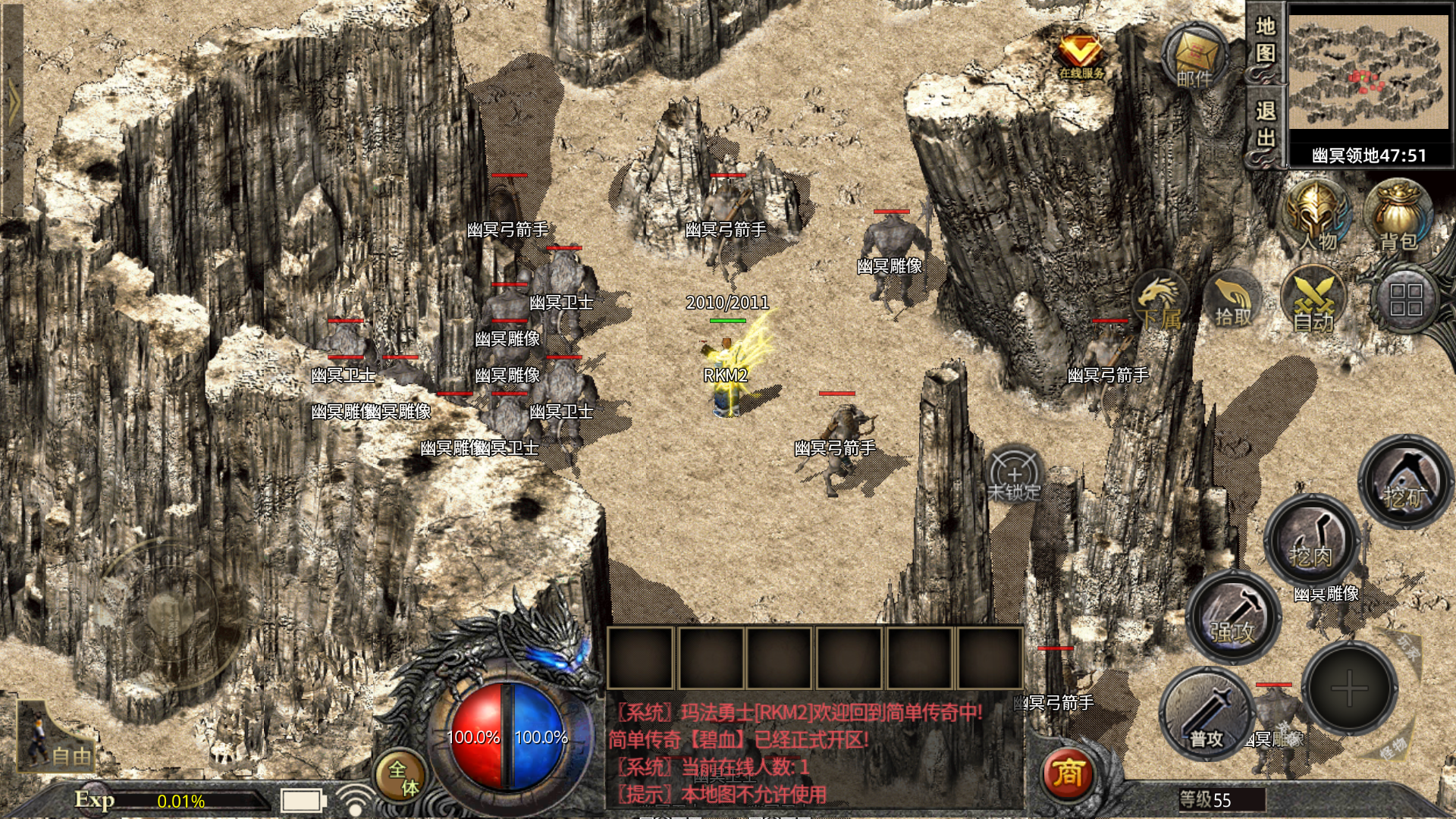The image size is (1456, 819).
Task: Select the 自由 character portrait
Action: coord(55,737)
